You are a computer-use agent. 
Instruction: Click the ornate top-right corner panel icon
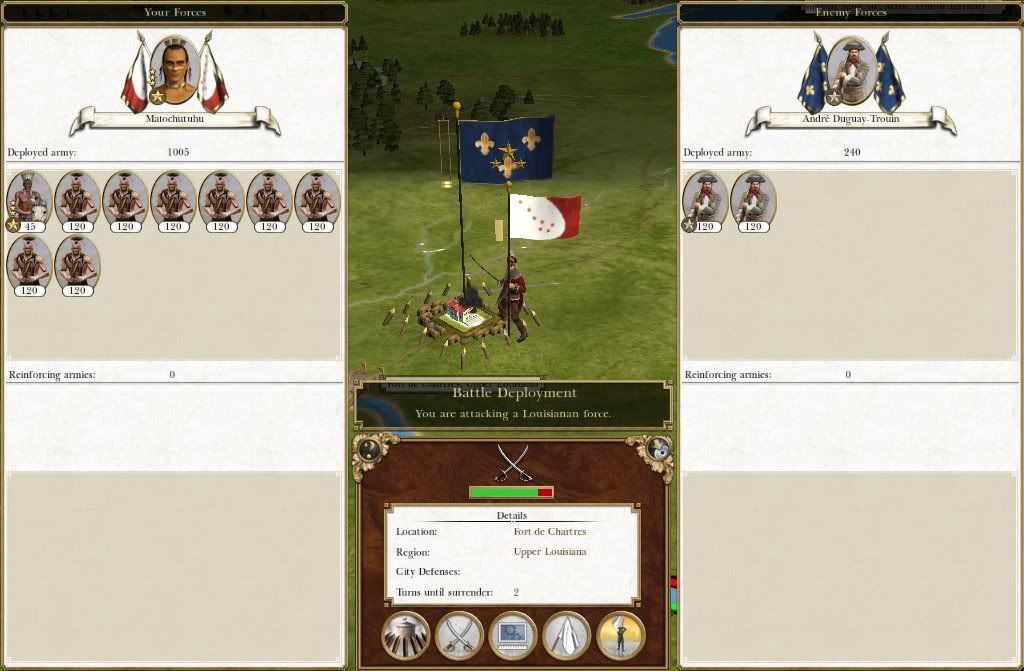point(657,449)
